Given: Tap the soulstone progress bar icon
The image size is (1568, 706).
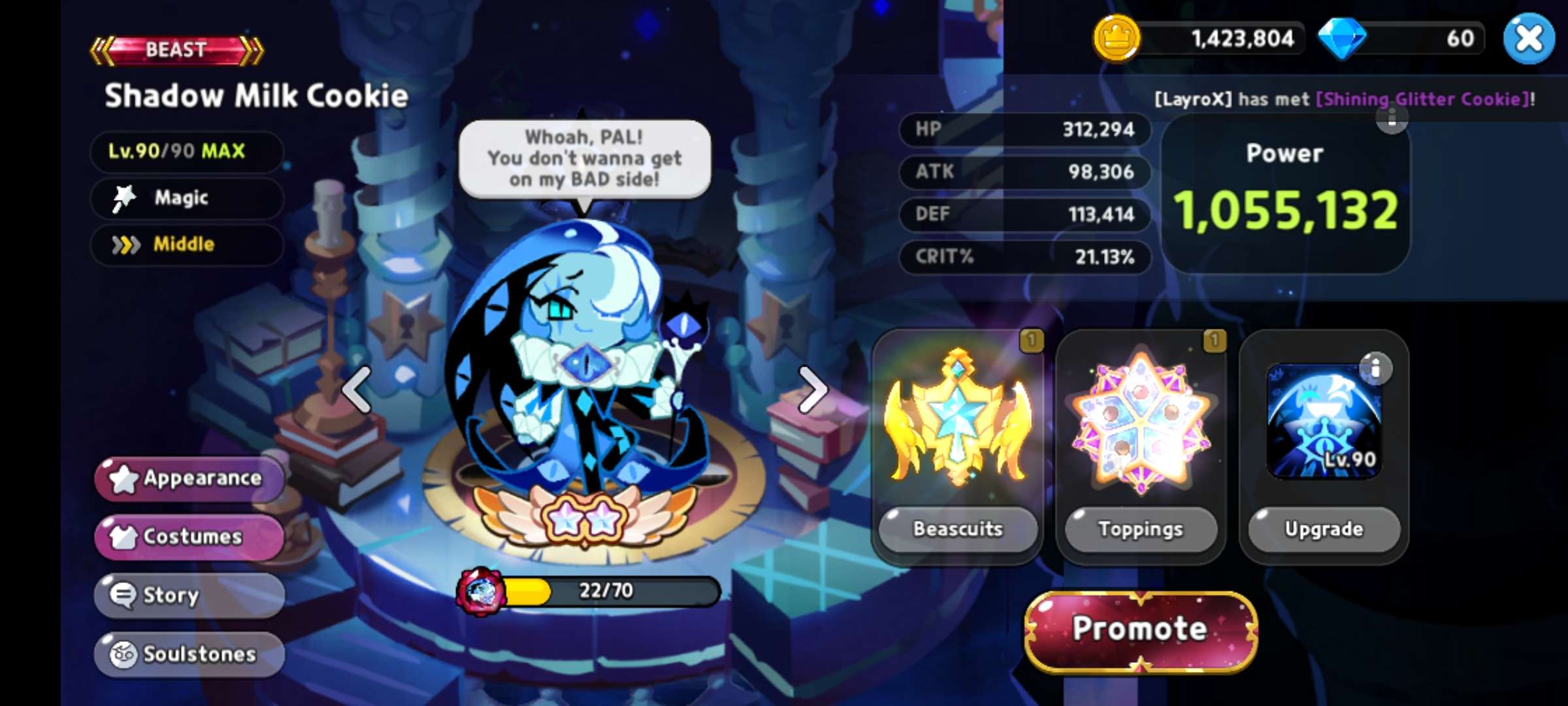Looking at the screenshot, I should tap(482, 591).
